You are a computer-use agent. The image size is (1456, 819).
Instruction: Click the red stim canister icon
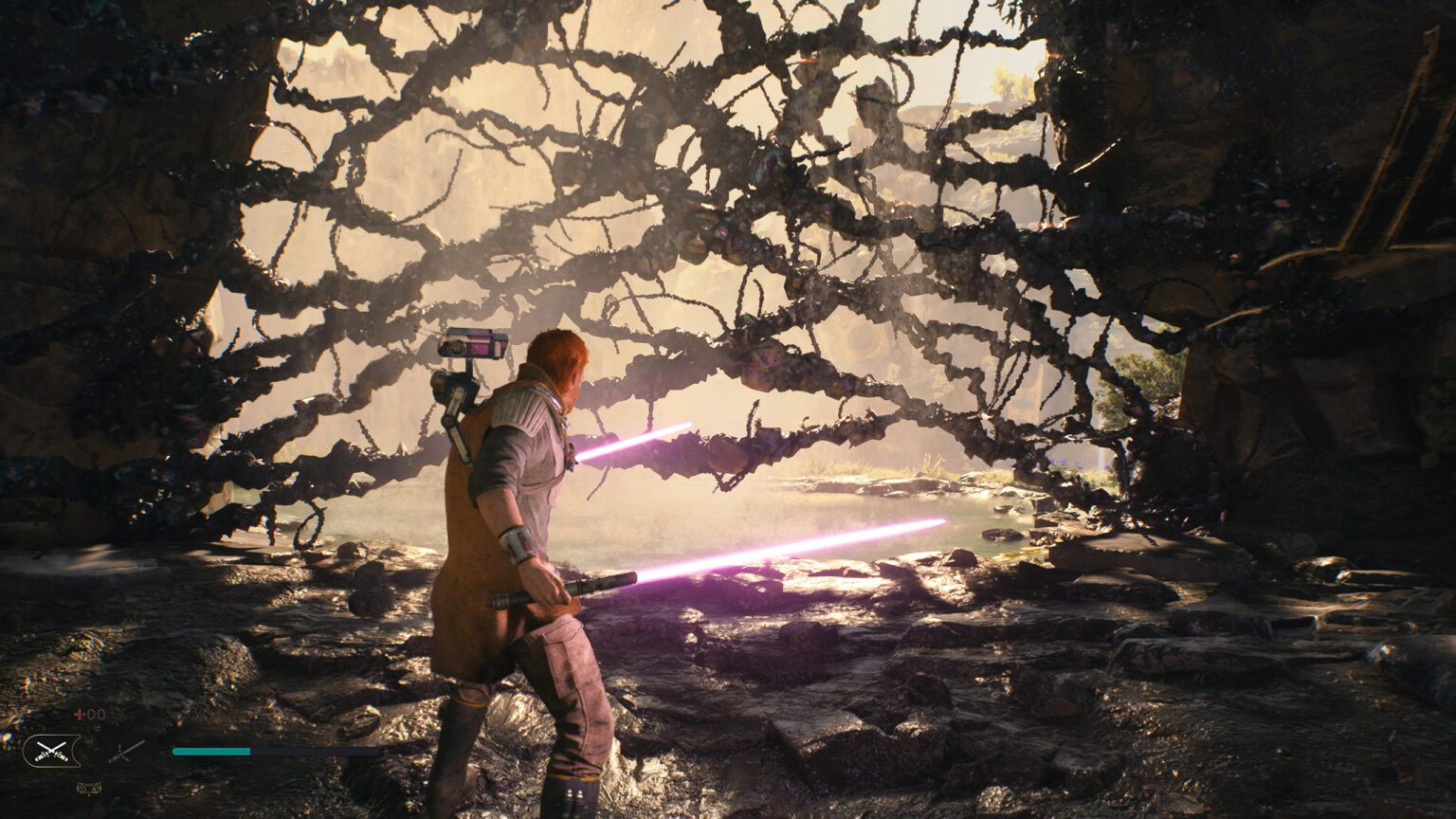[x=79, y=713]
